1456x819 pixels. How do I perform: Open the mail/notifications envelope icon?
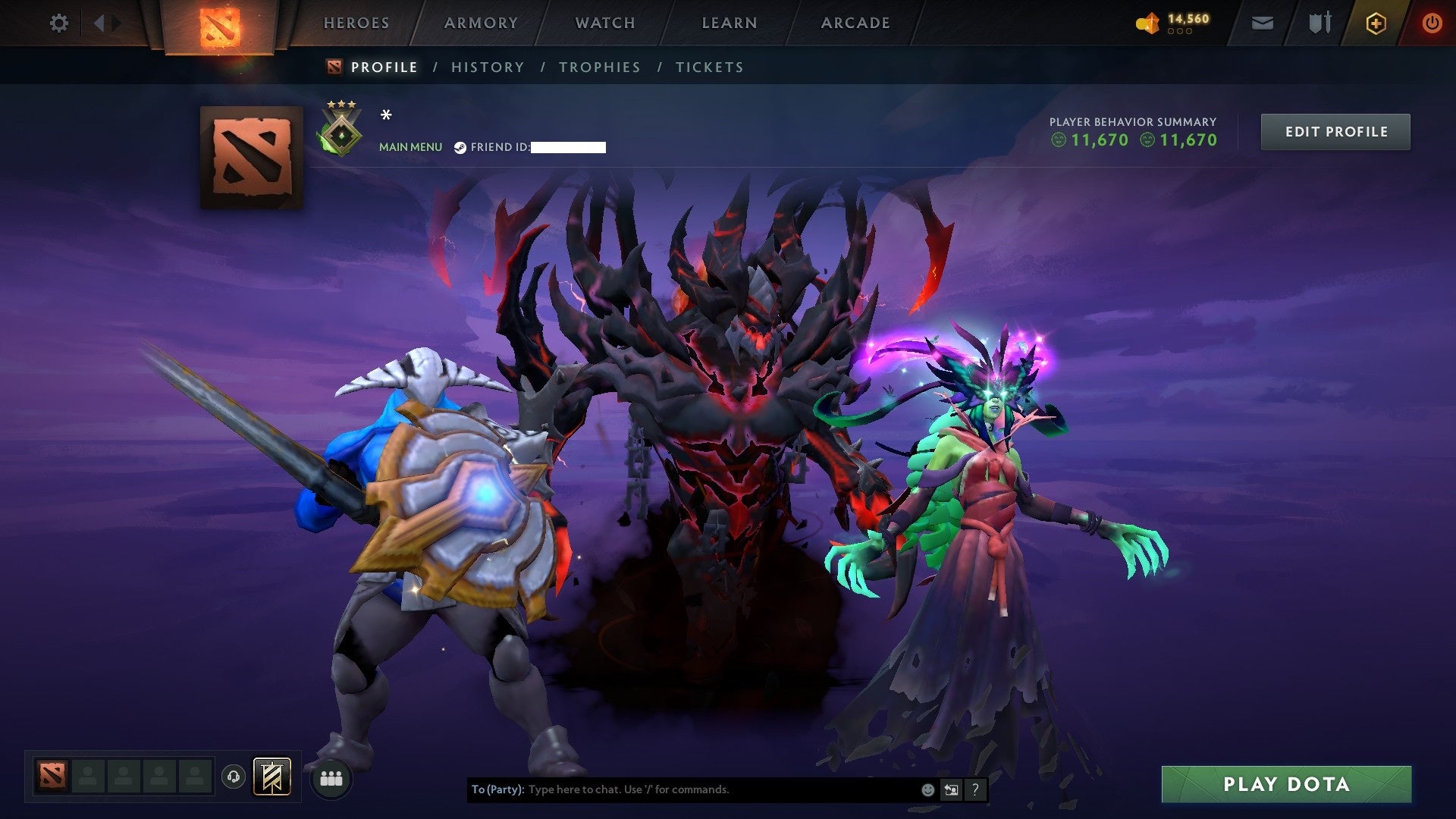click(x=1261, y=23)
